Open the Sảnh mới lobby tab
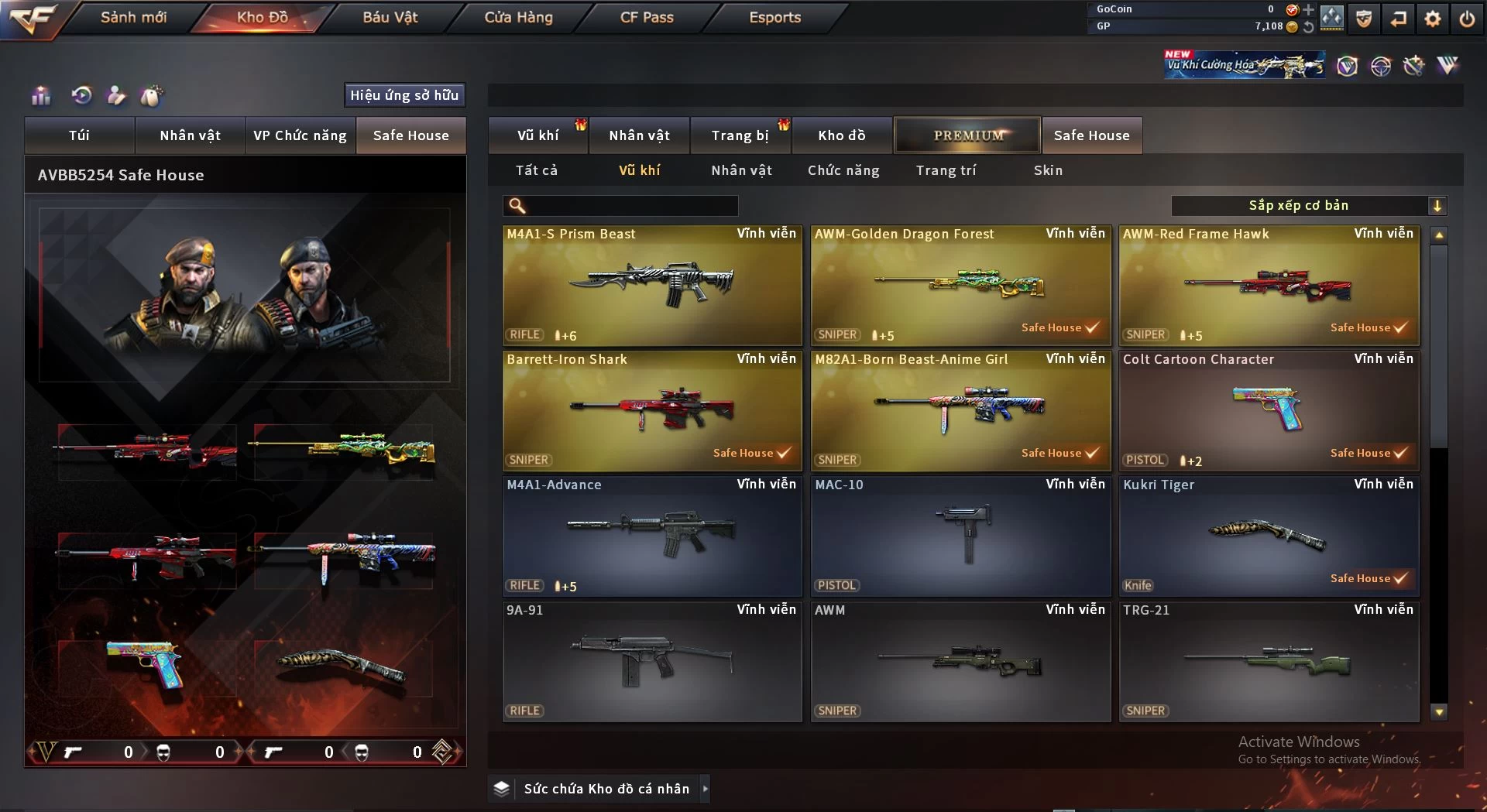The width and height of the screenshot is (1487, 812). click(133, 17)
